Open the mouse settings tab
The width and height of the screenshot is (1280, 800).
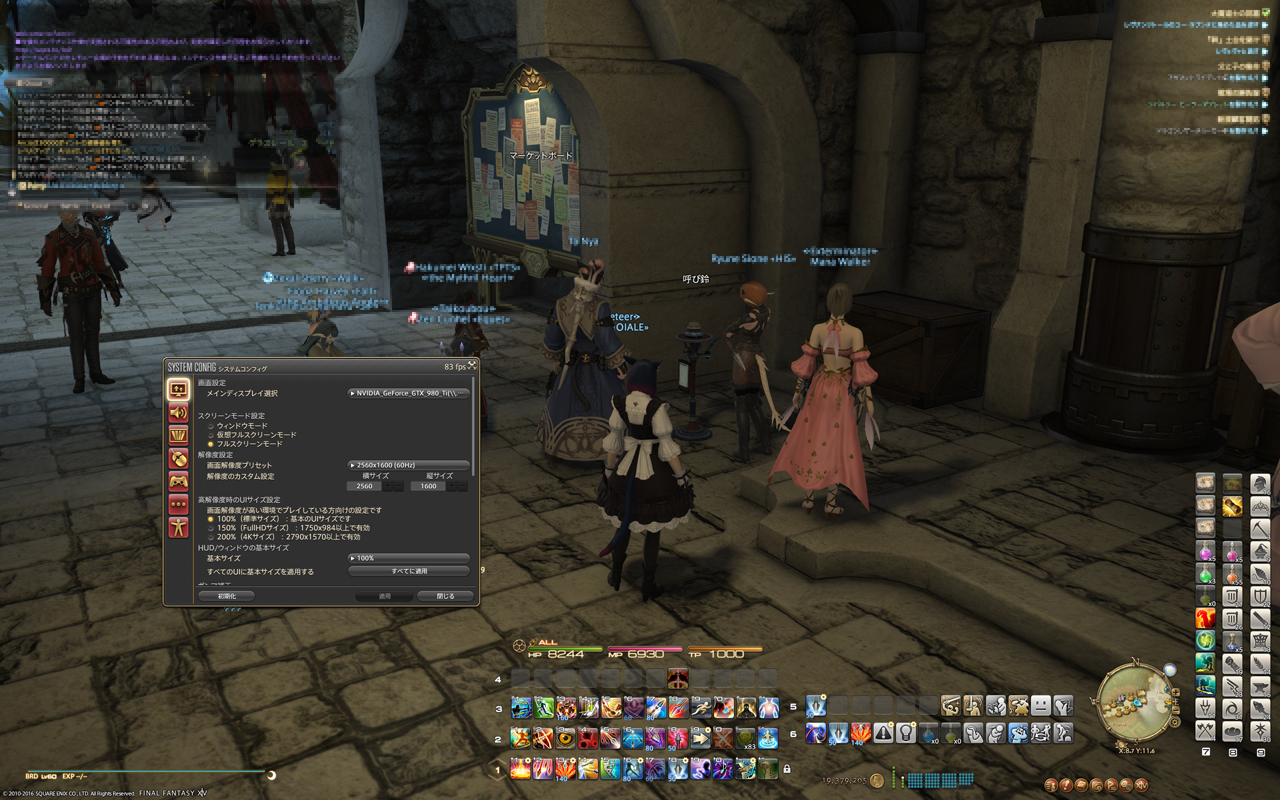[178, 458]
